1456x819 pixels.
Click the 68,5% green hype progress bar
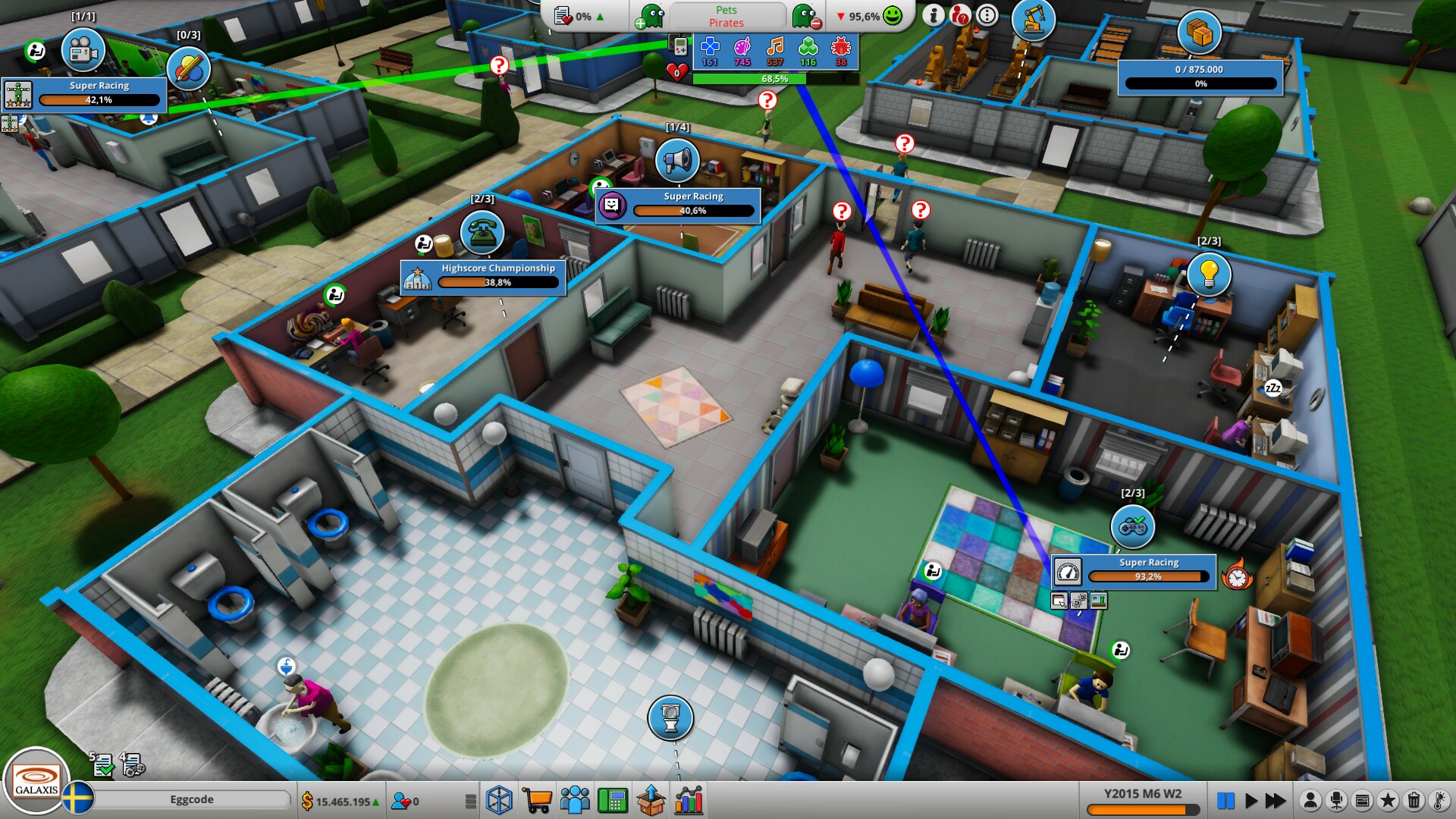tap(773, 77)
